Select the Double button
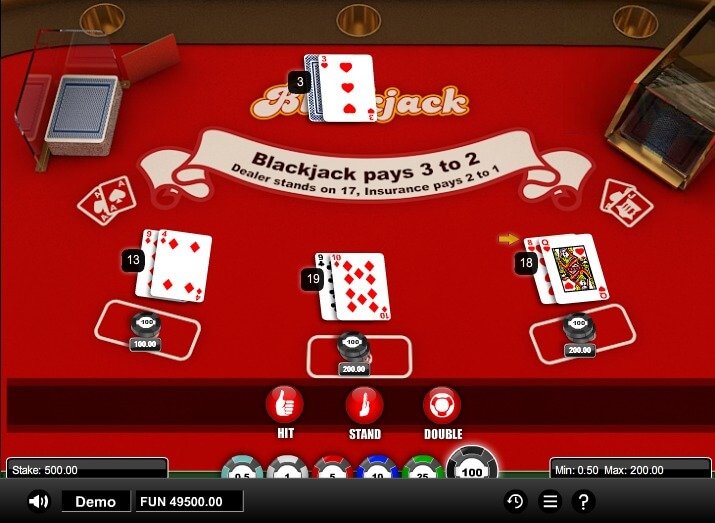Image resolution: width=715 pixels, height=523 pixels. pyautogui.click(x=442, y=405)
